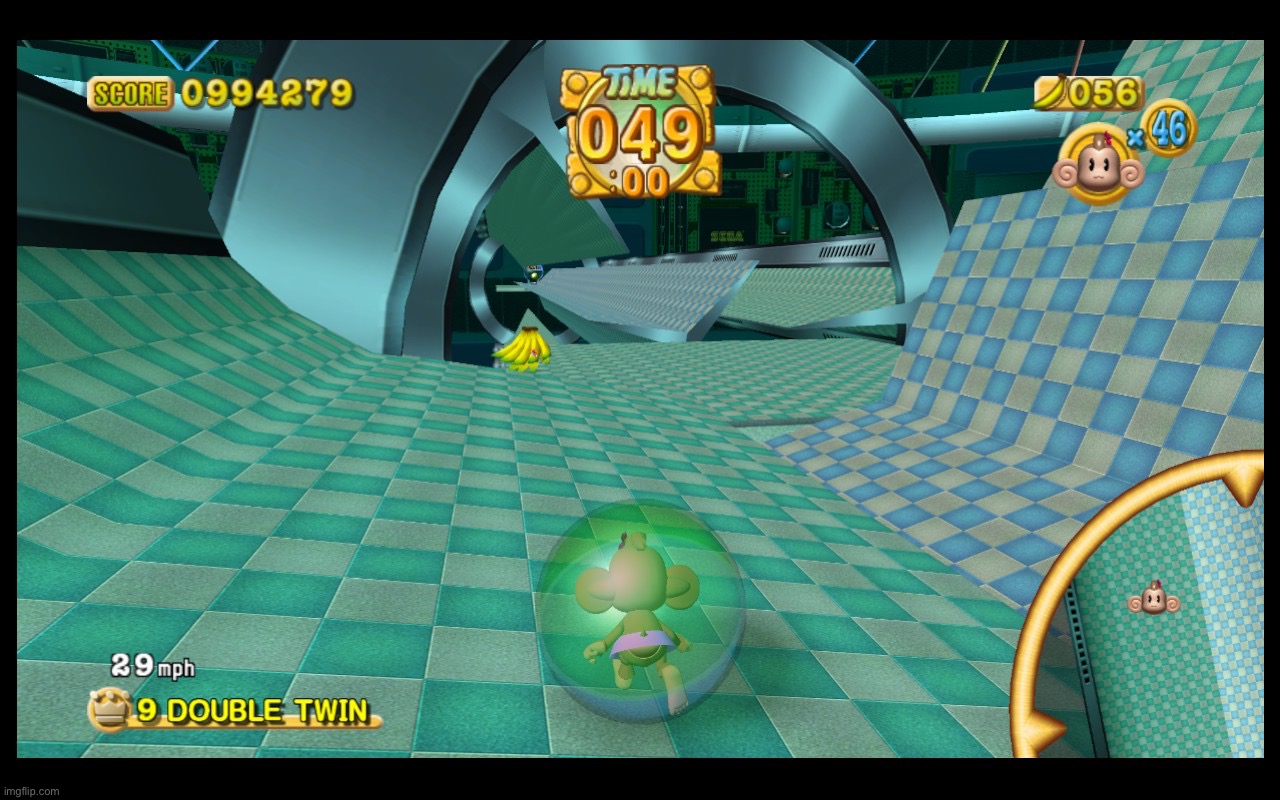Image resolution: width=1280 pixels, height=800 pixels.
Task: Toggle the mph speed readout
Action: [x=148, y=665]
